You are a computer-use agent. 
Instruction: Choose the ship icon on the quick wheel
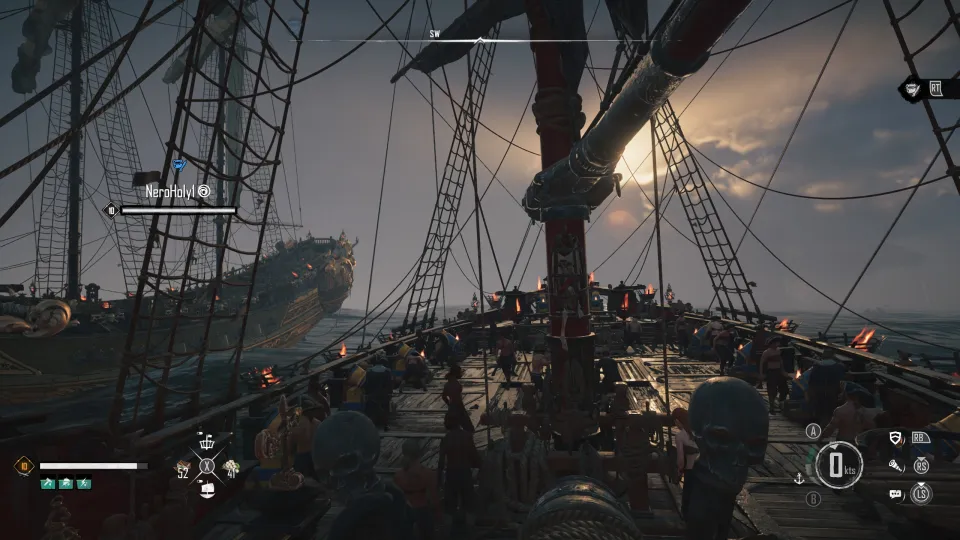tap(208, 488)
